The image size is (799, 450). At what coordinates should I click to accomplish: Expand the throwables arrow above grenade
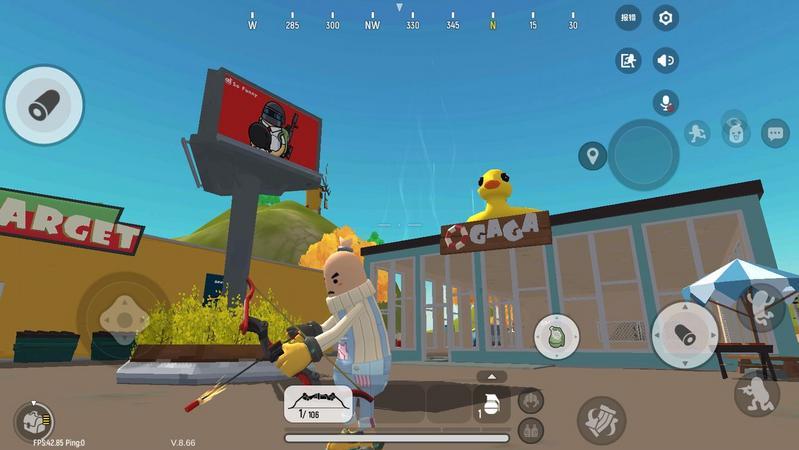pos(490,376)
